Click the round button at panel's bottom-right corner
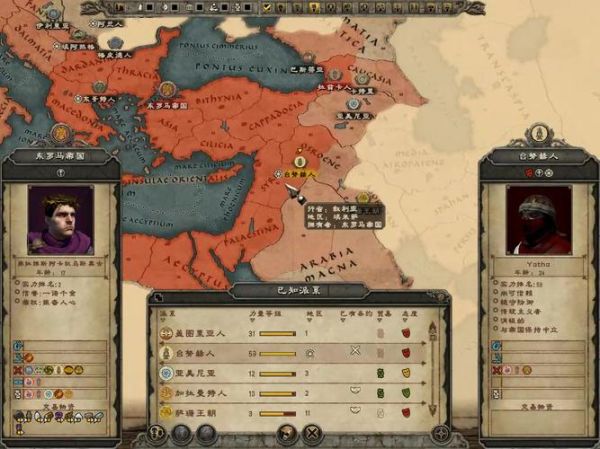Viewport: 600px width, 449px height. [x=440, y=434]
